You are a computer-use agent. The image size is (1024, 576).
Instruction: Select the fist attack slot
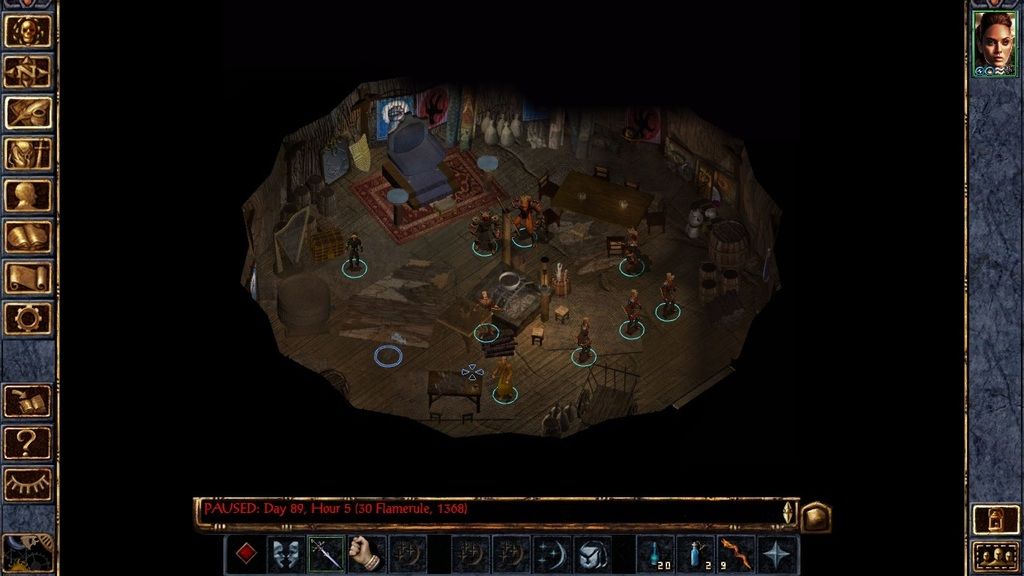367,553
